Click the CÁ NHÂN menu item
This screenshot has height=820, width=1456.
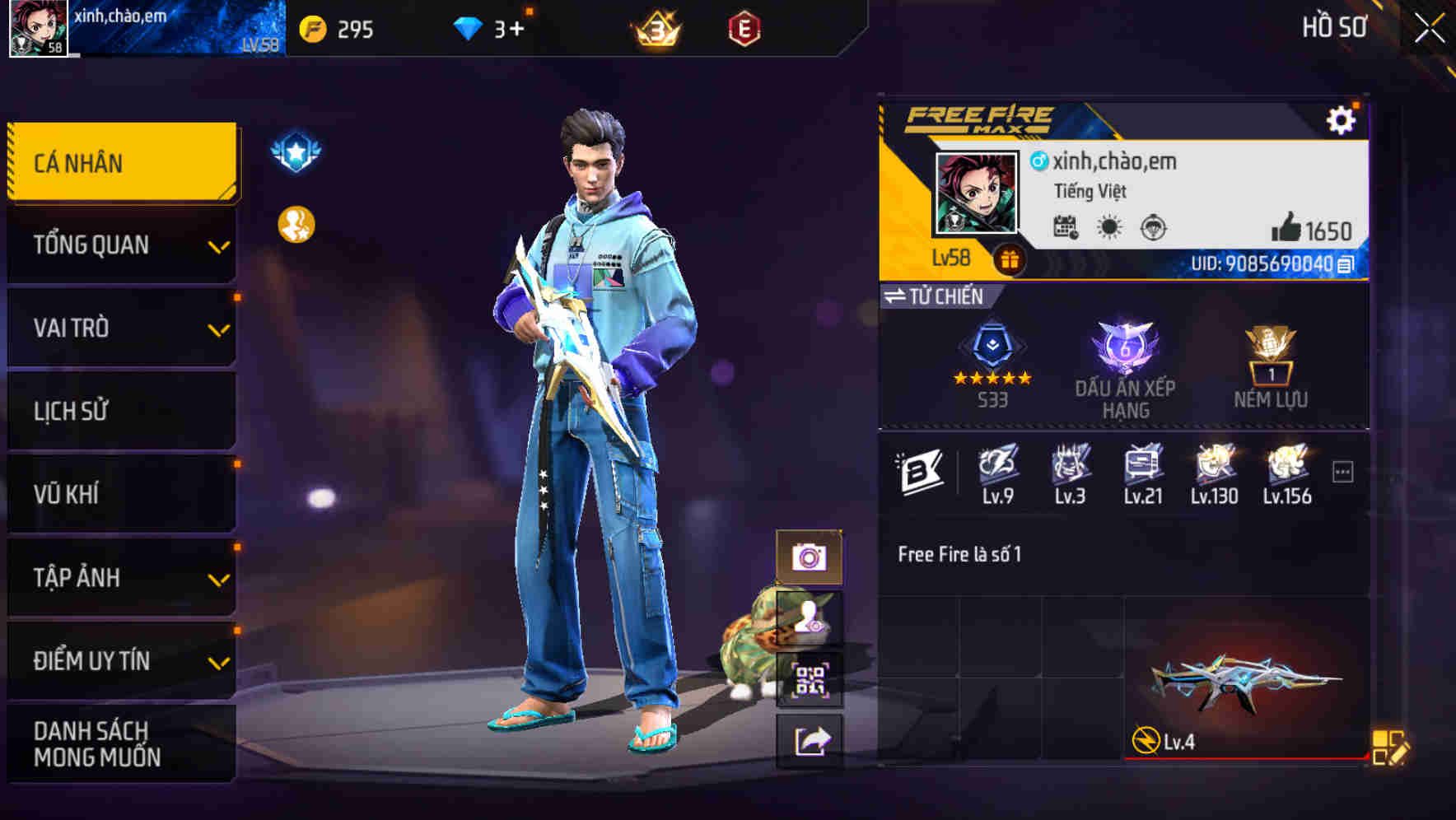(x=120, y=162)
